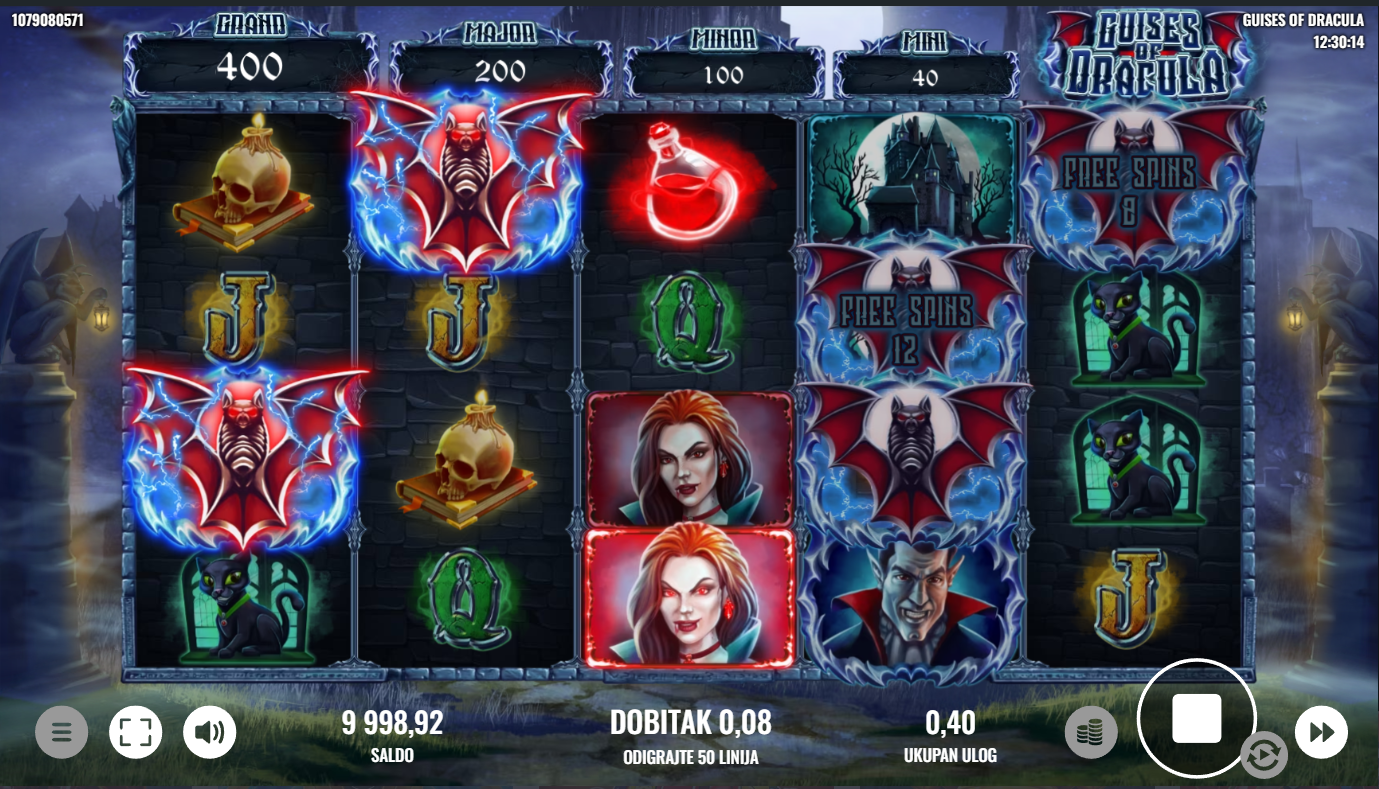Image resolution: width=1379 pixels, height=789 pixels.
Task: Mute the game sound
Action: (209, 733)
